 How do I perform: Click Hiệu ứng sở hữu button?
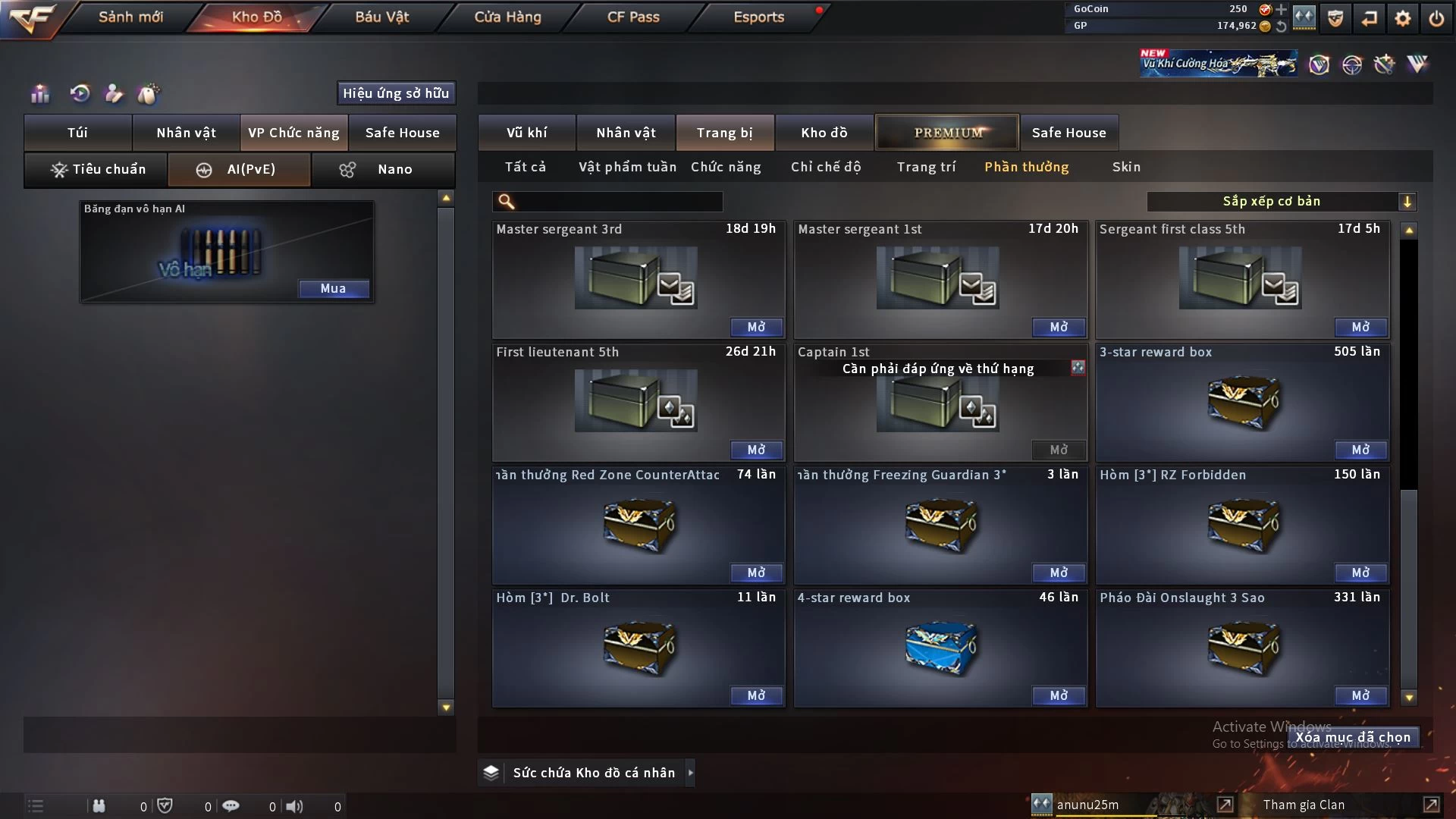[x=396, y=93]
